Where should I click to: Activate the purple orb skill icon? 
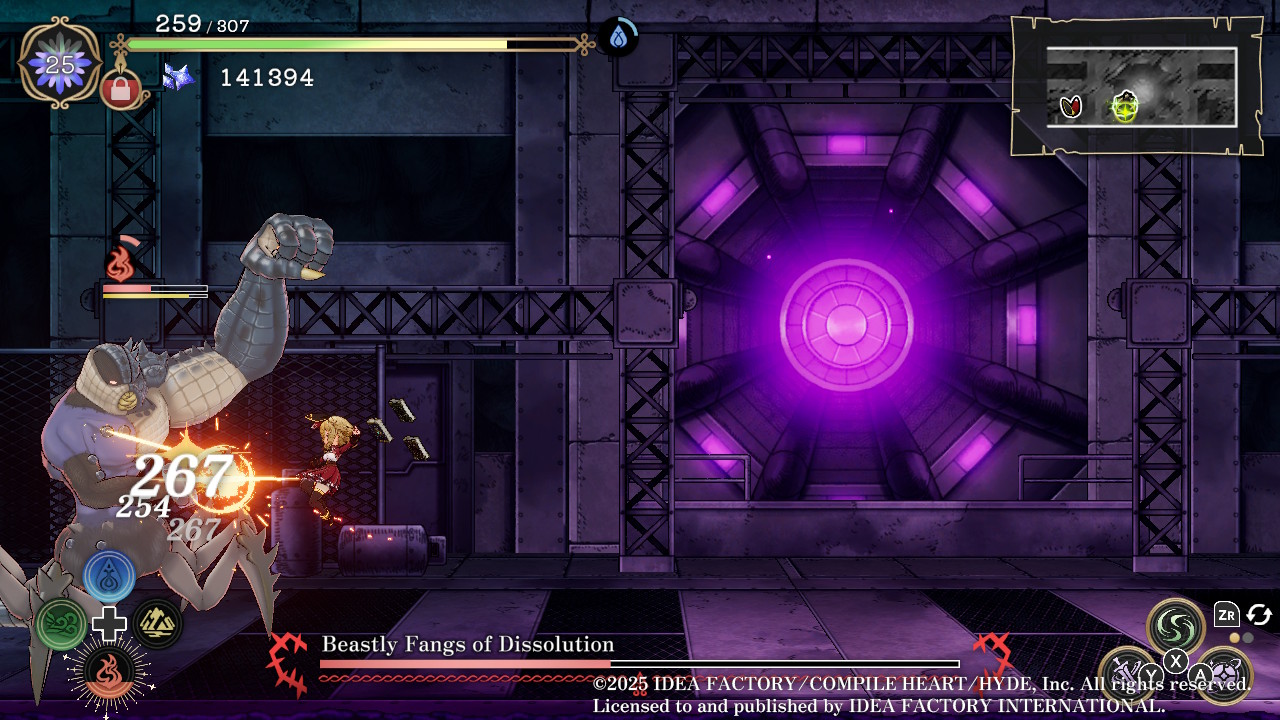pos(1224,673)
